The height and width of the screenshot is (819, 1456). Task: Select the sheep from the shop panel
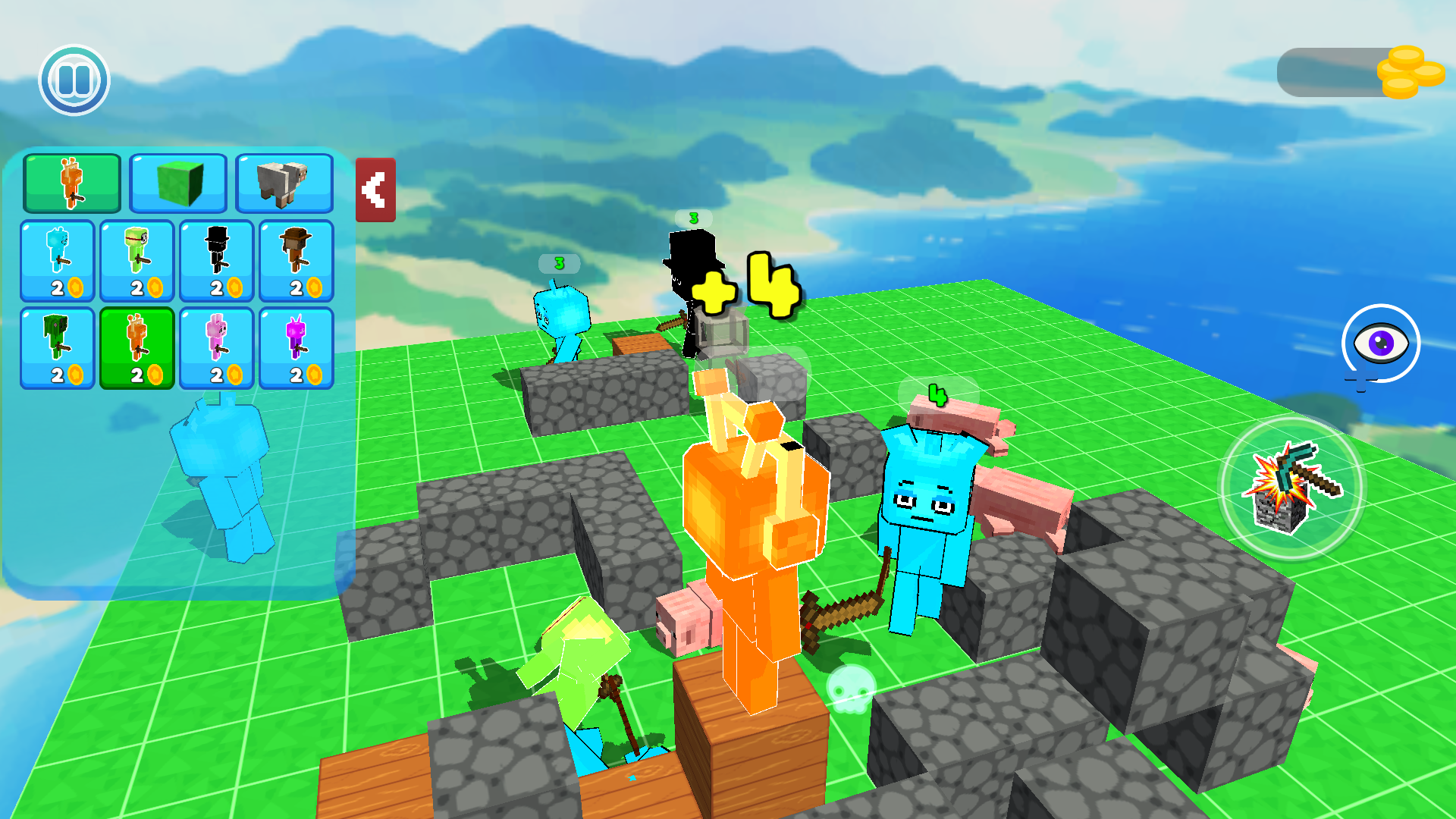pyautogui.click(x=285, y=183)
